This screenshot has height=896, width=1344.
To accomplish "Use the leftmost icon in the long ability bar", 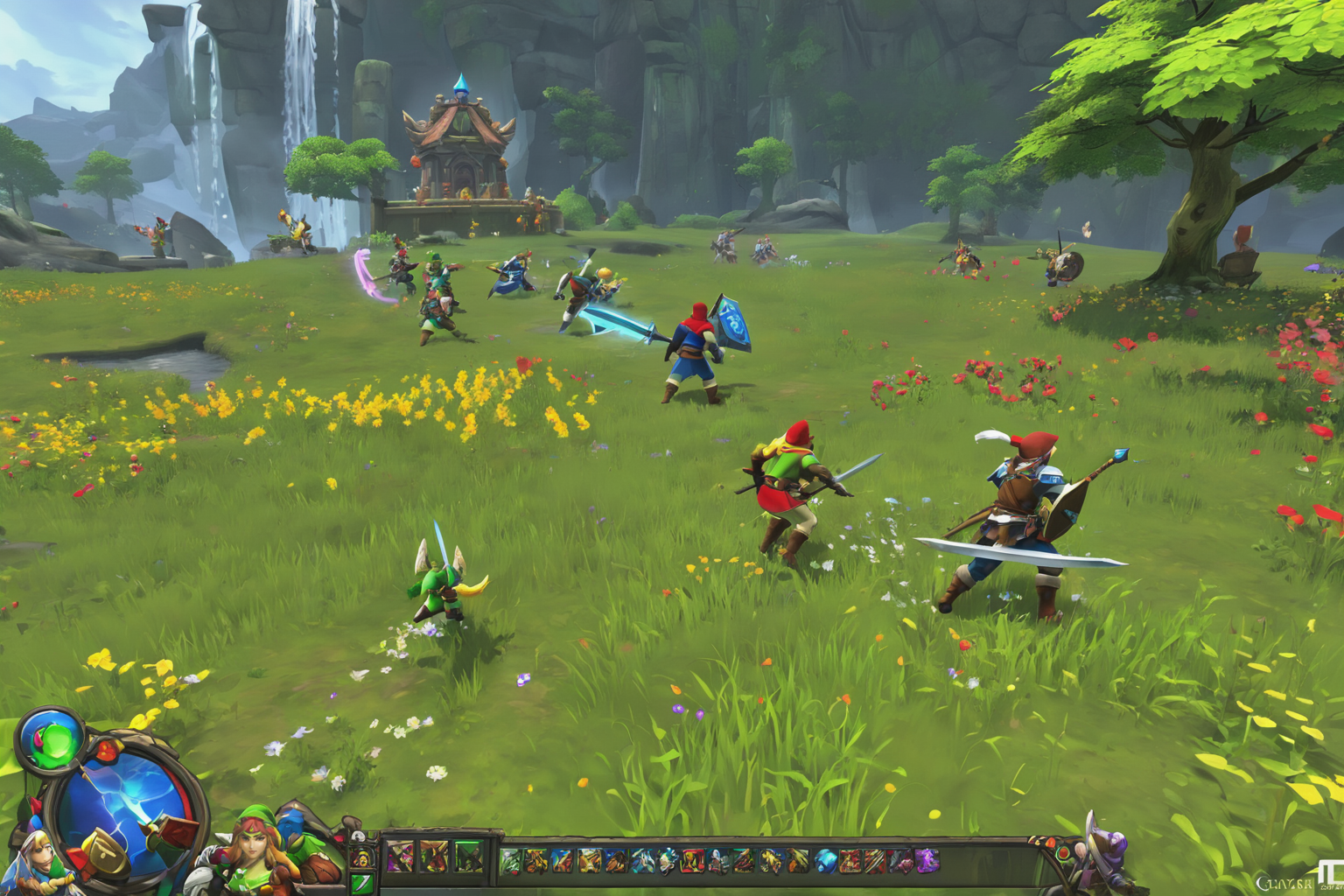I will [511, 862].
